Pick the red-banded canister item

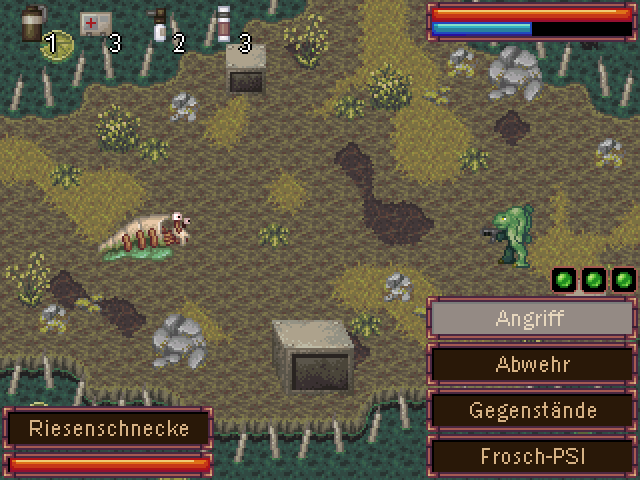(x=223, y=23)
